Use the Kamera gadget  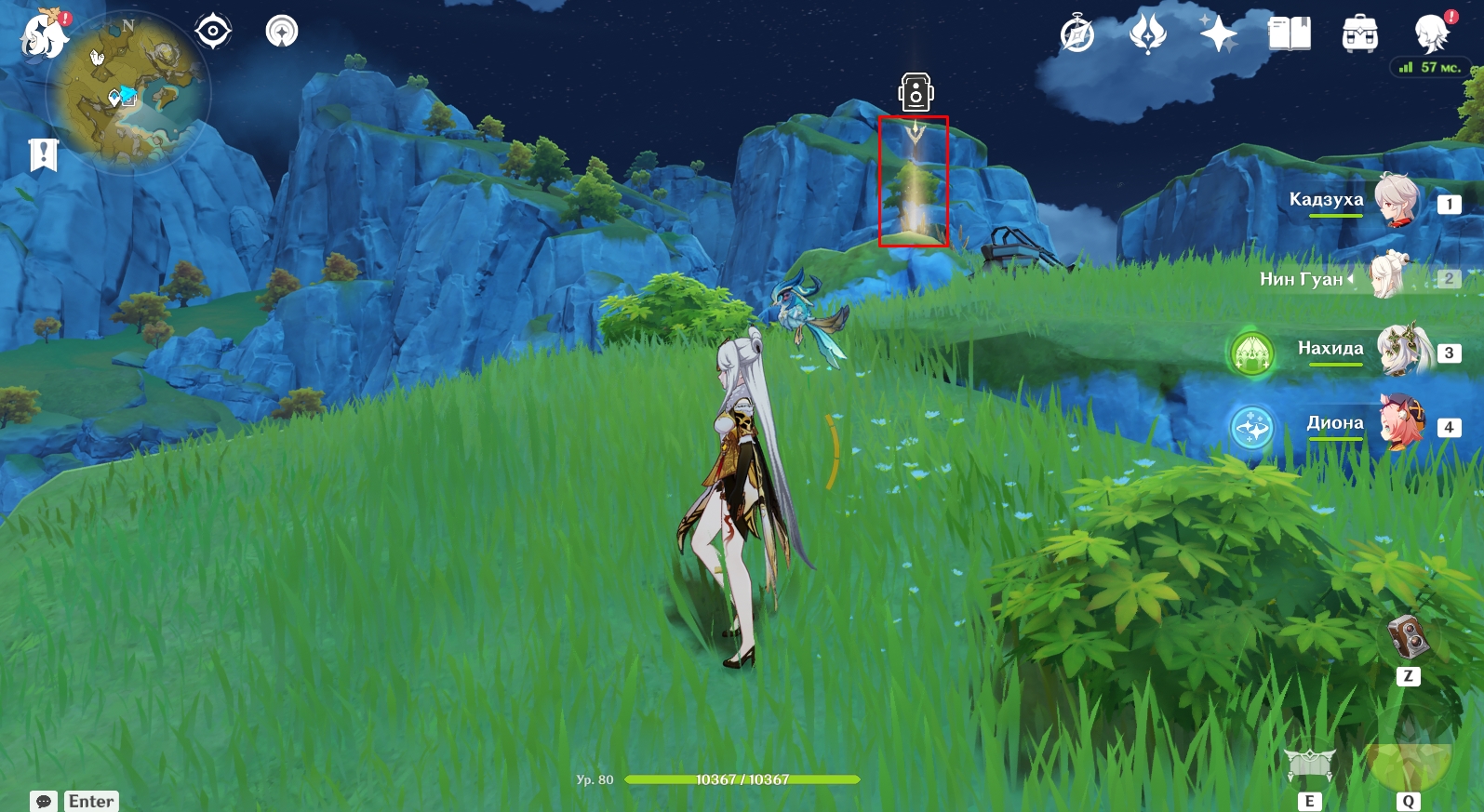point(1408,638)
